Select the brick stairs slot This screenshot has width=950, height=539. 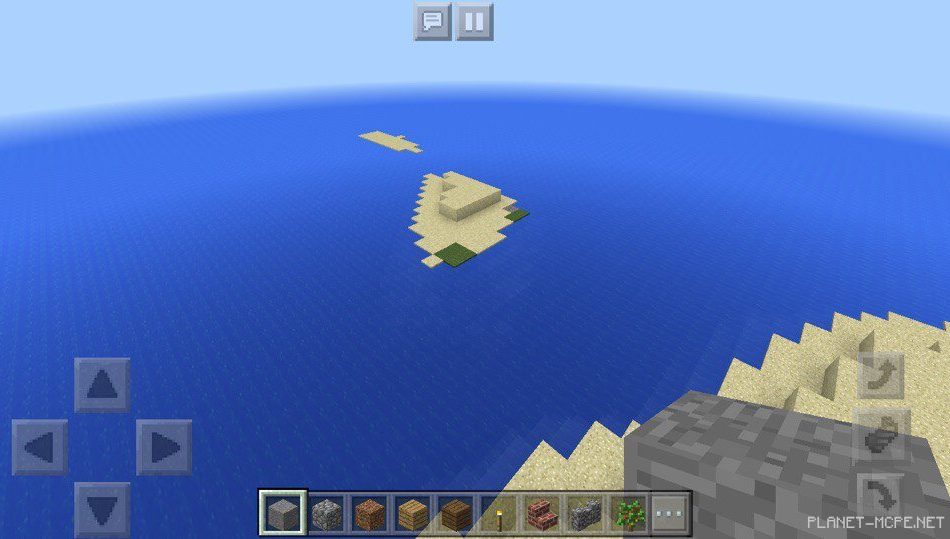coord(542,513)
